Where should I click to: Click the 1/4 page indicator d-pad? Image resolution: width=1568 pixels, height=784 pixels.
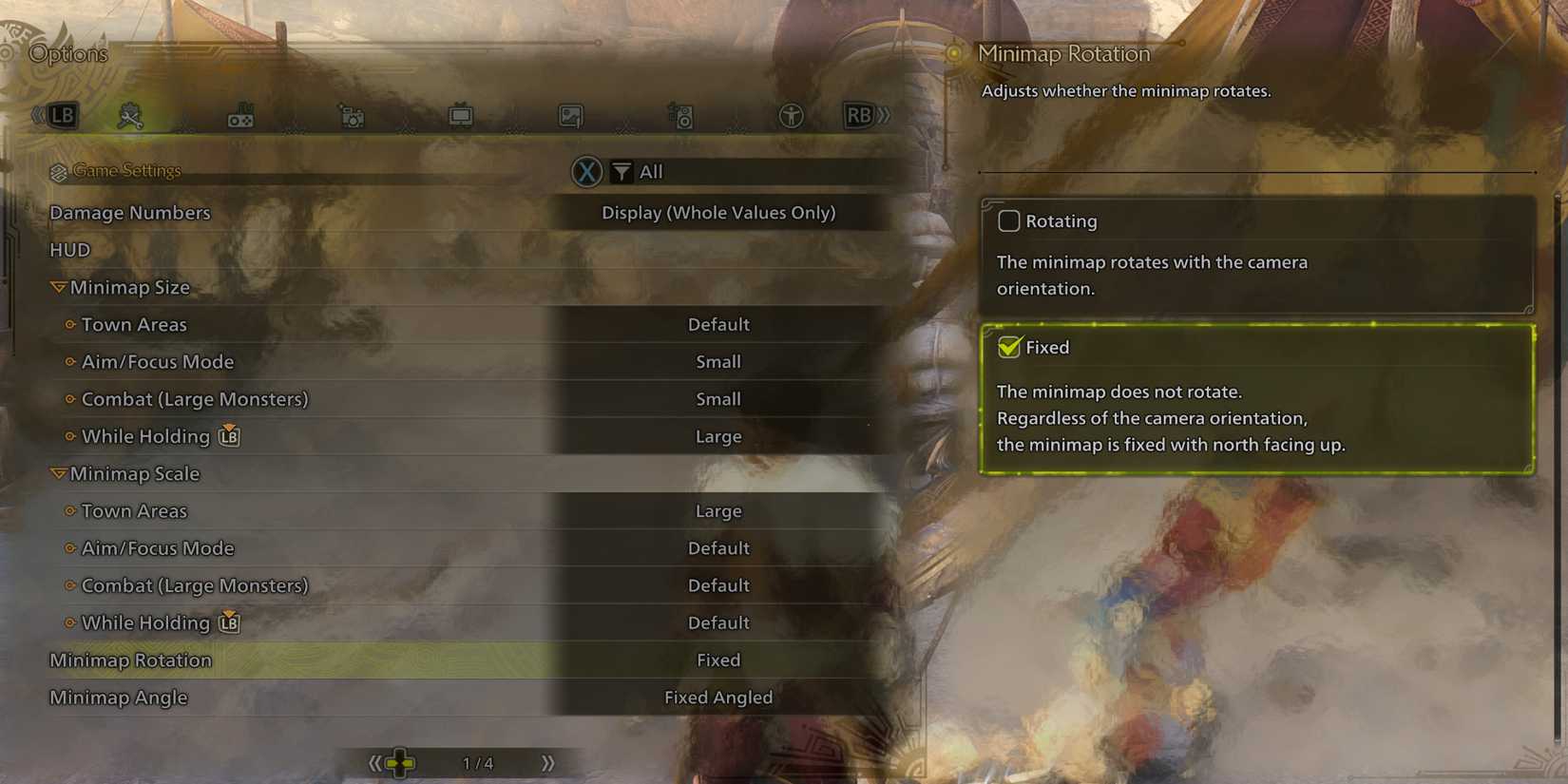click(x=401, y=761)
